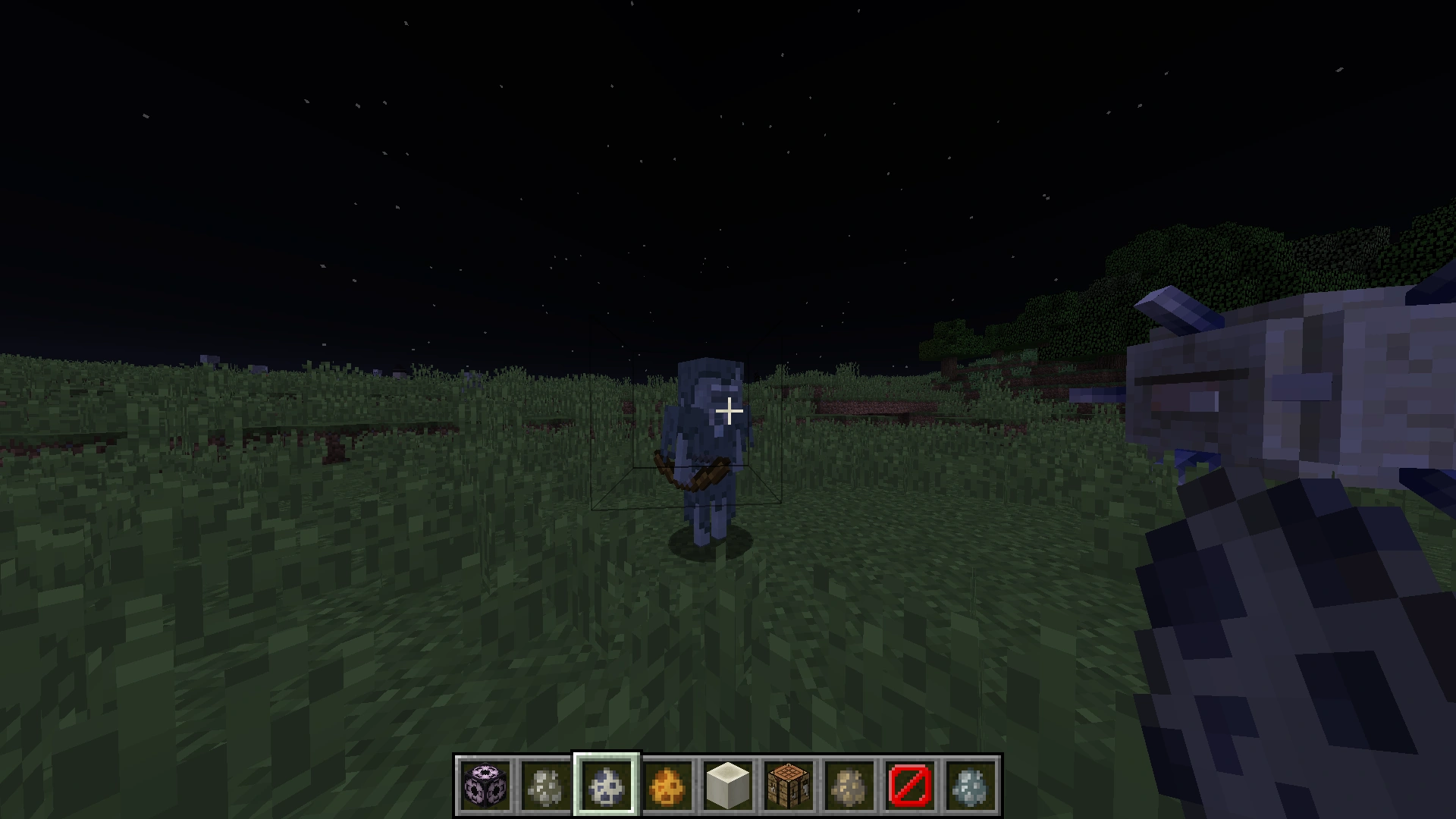Click the crosshair in the screen center
The width and height of the screenshot is (1456, 819).
(x=728, y=410)
